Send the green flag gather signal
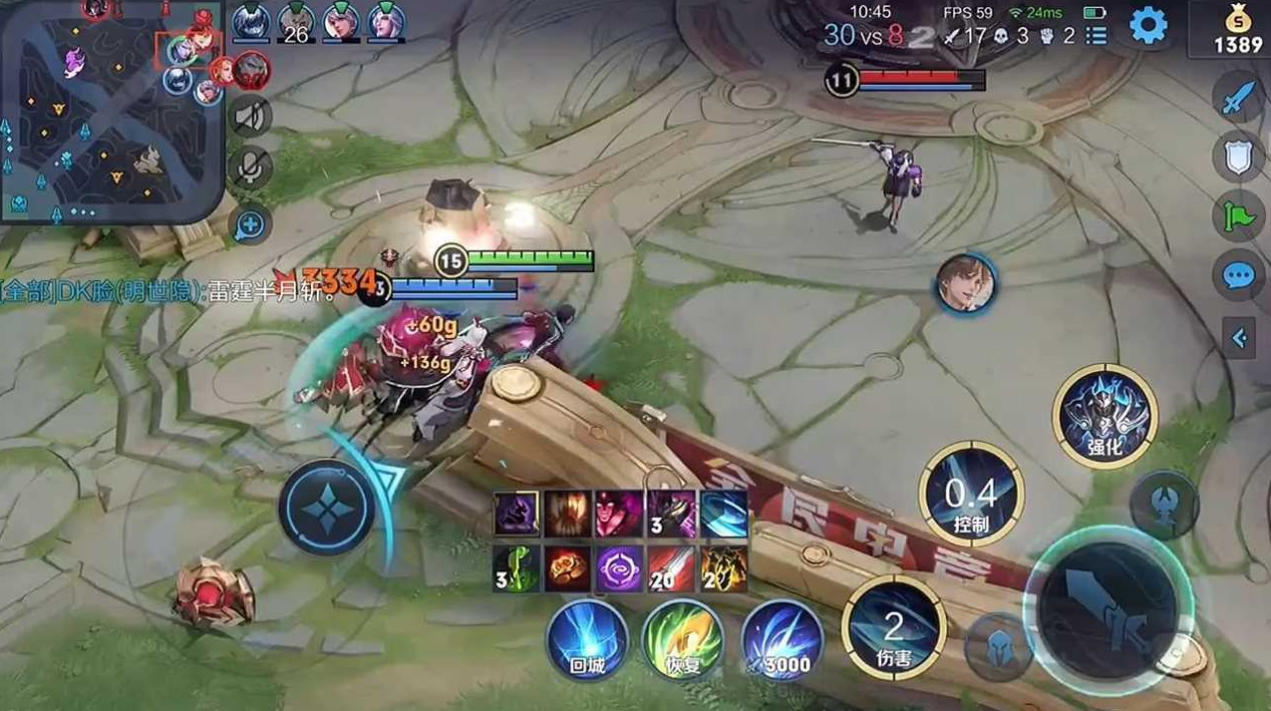The width and height of the screenshot is (1271, 711). 1238,215
